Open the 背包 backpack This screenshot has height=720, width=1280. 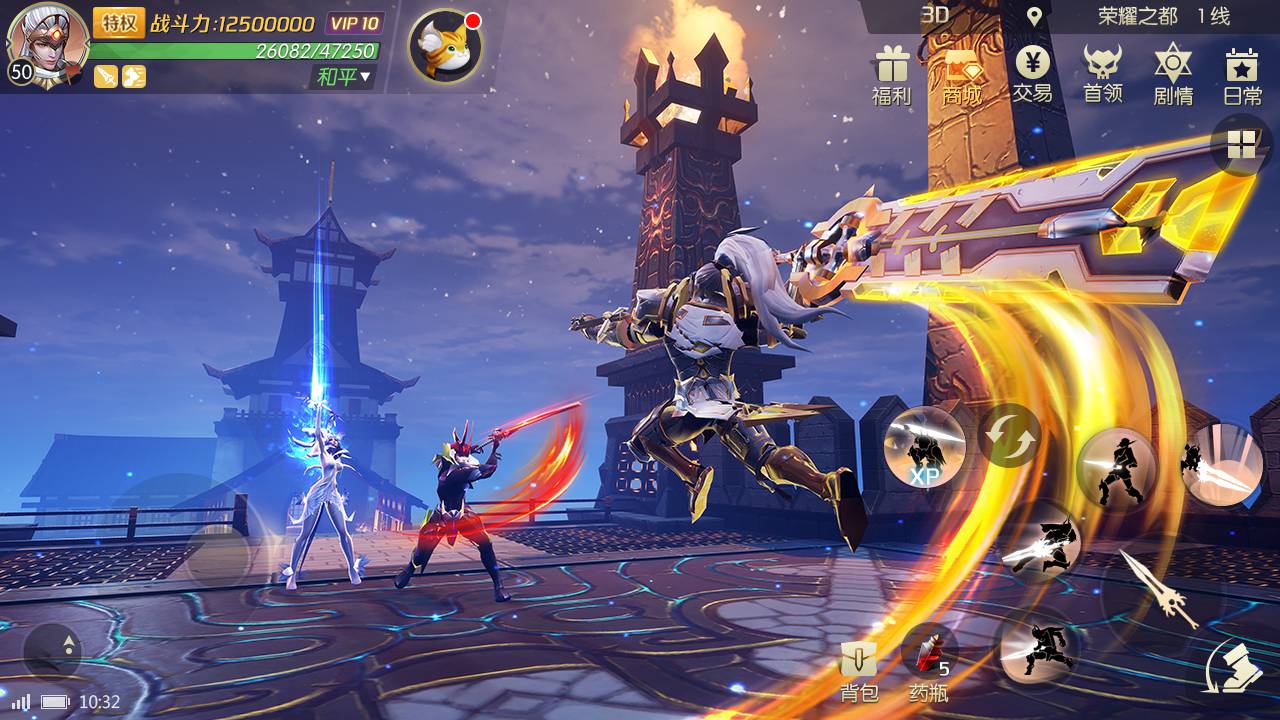(x=859, y=671)
